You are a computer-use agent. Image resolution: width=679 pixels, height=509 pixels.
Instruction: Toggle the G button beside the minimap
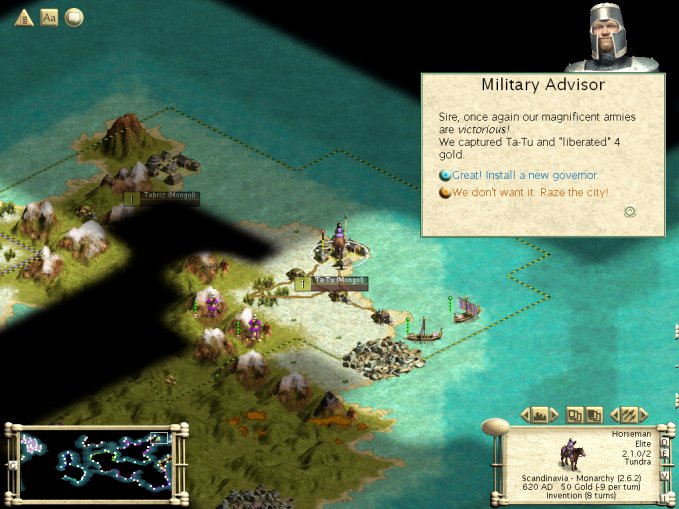coord(13,465)
